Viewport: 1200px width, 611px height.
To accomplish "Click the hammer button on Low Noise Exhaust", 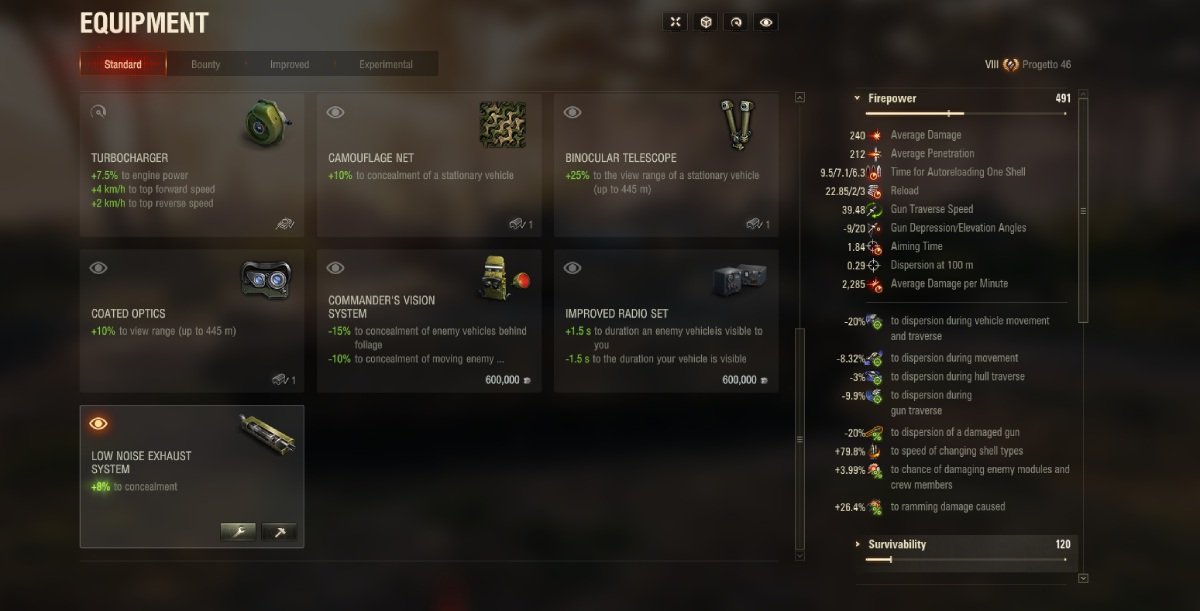I will 279,532.
